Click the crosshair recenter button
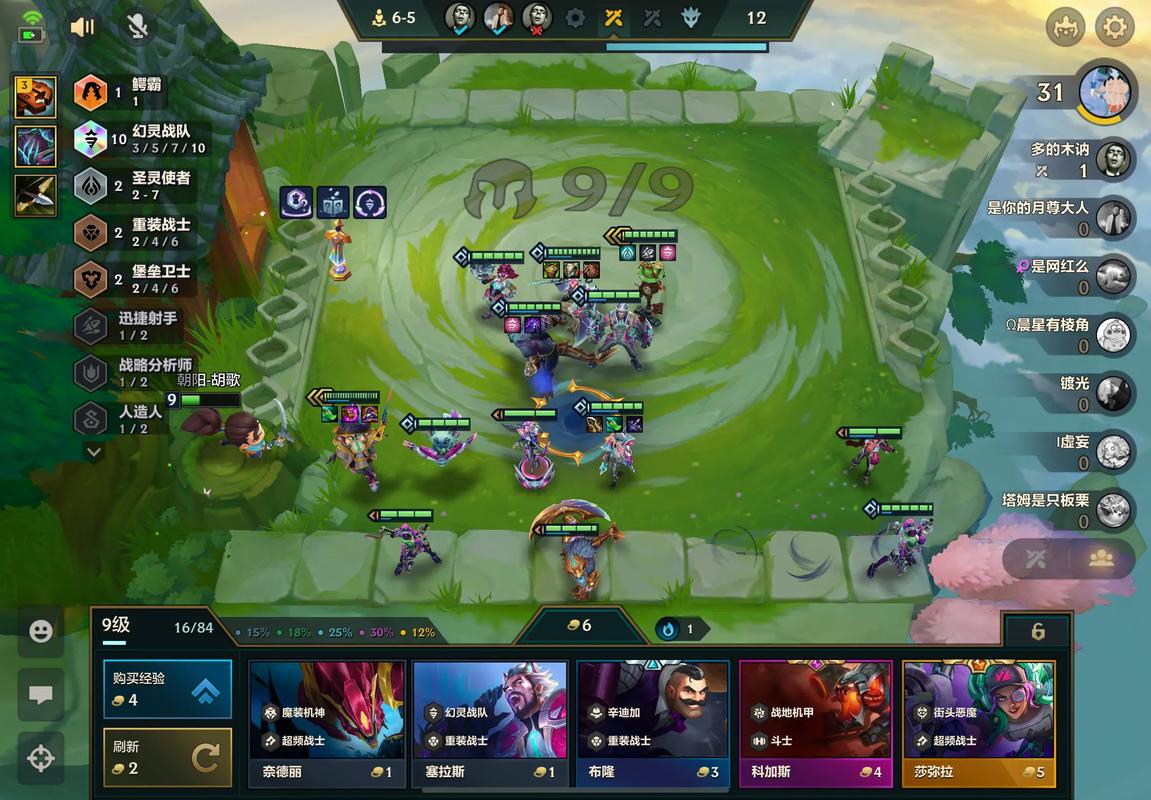 pyautogui.click(x=41, y=758)
